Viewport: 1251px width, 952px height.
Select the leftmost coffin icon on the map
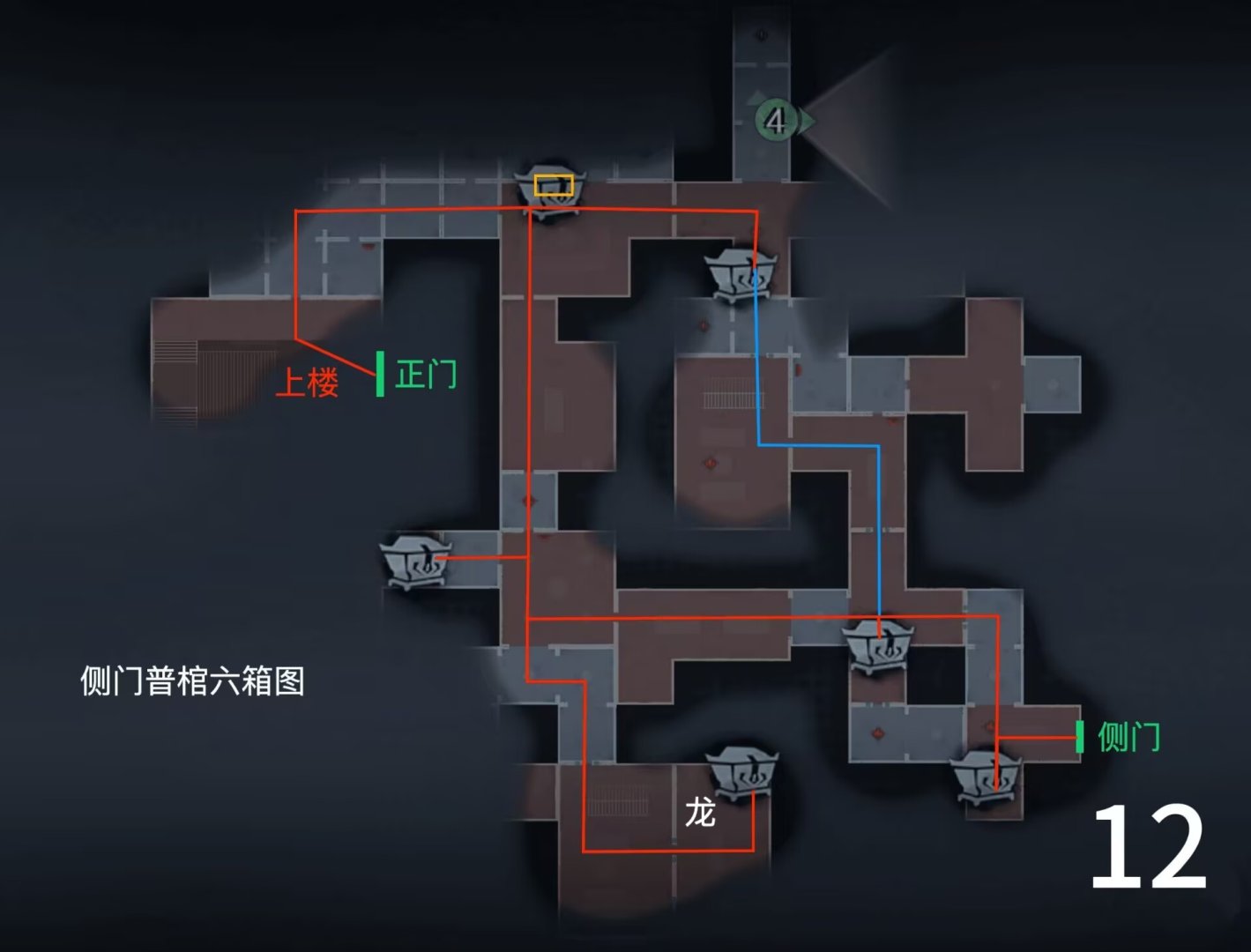414,564
